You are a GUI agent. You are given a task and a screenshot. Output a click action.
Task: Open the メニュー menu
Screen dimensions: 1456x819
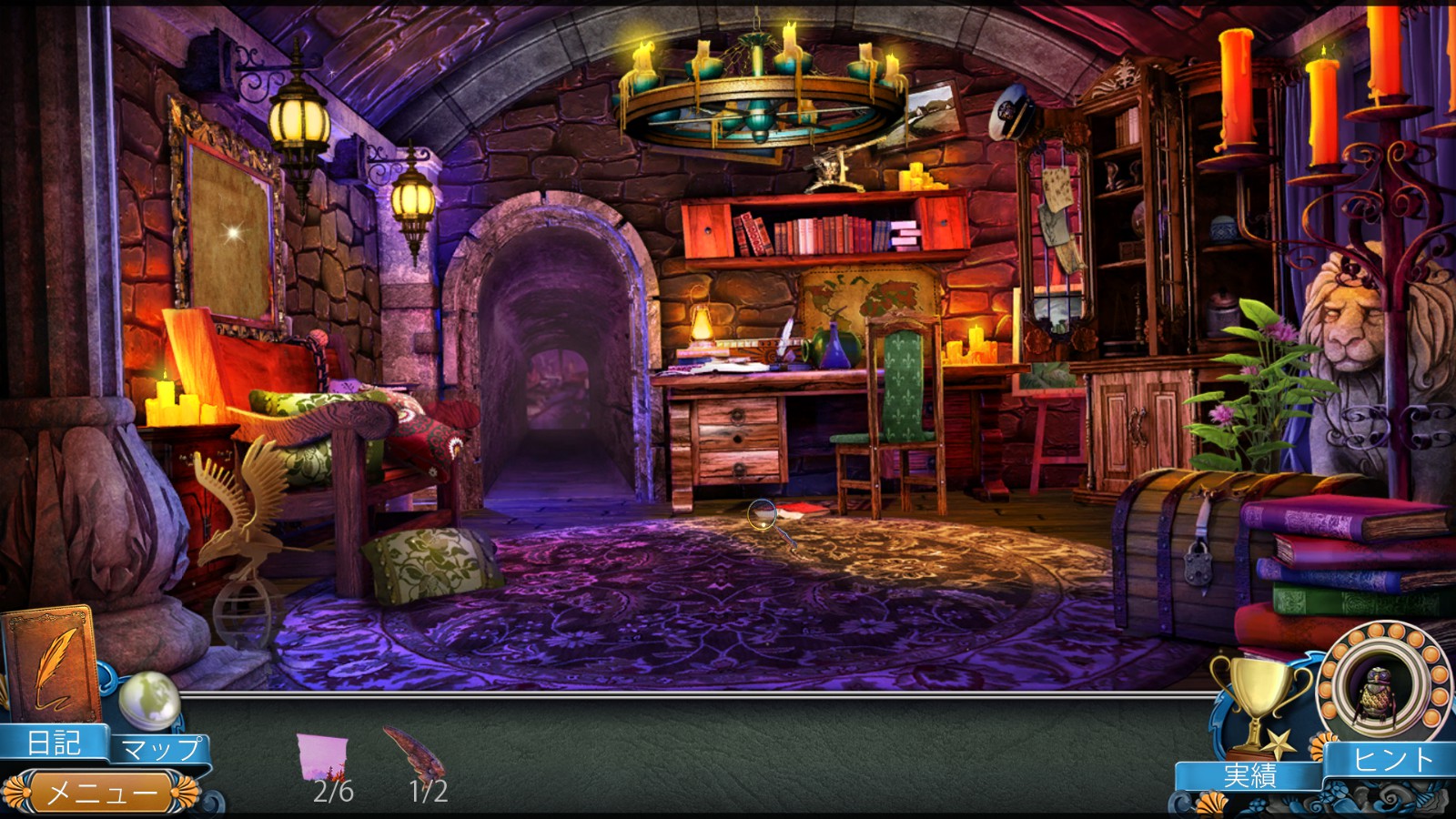click(x=100, y=793)
